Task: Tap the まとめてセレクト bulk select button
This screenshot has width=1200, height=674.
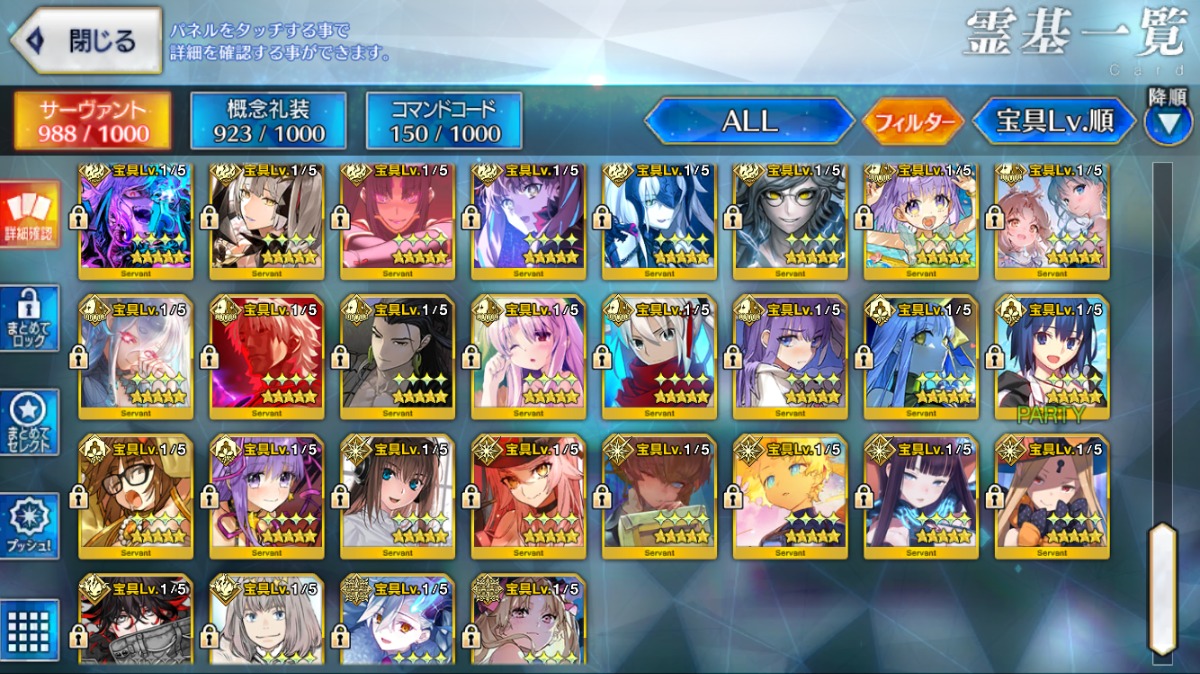Action: click(29, 422)
